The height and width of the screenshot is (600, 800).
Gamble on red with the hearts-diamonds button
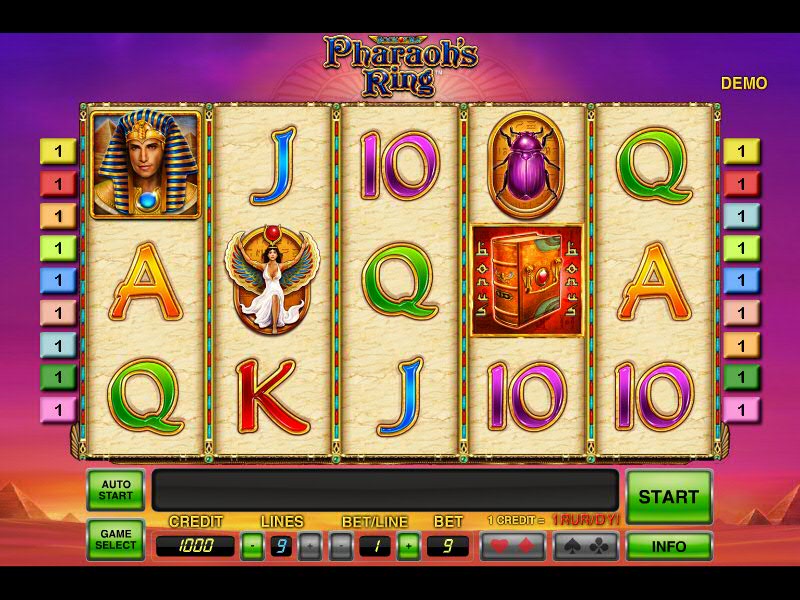512,546
